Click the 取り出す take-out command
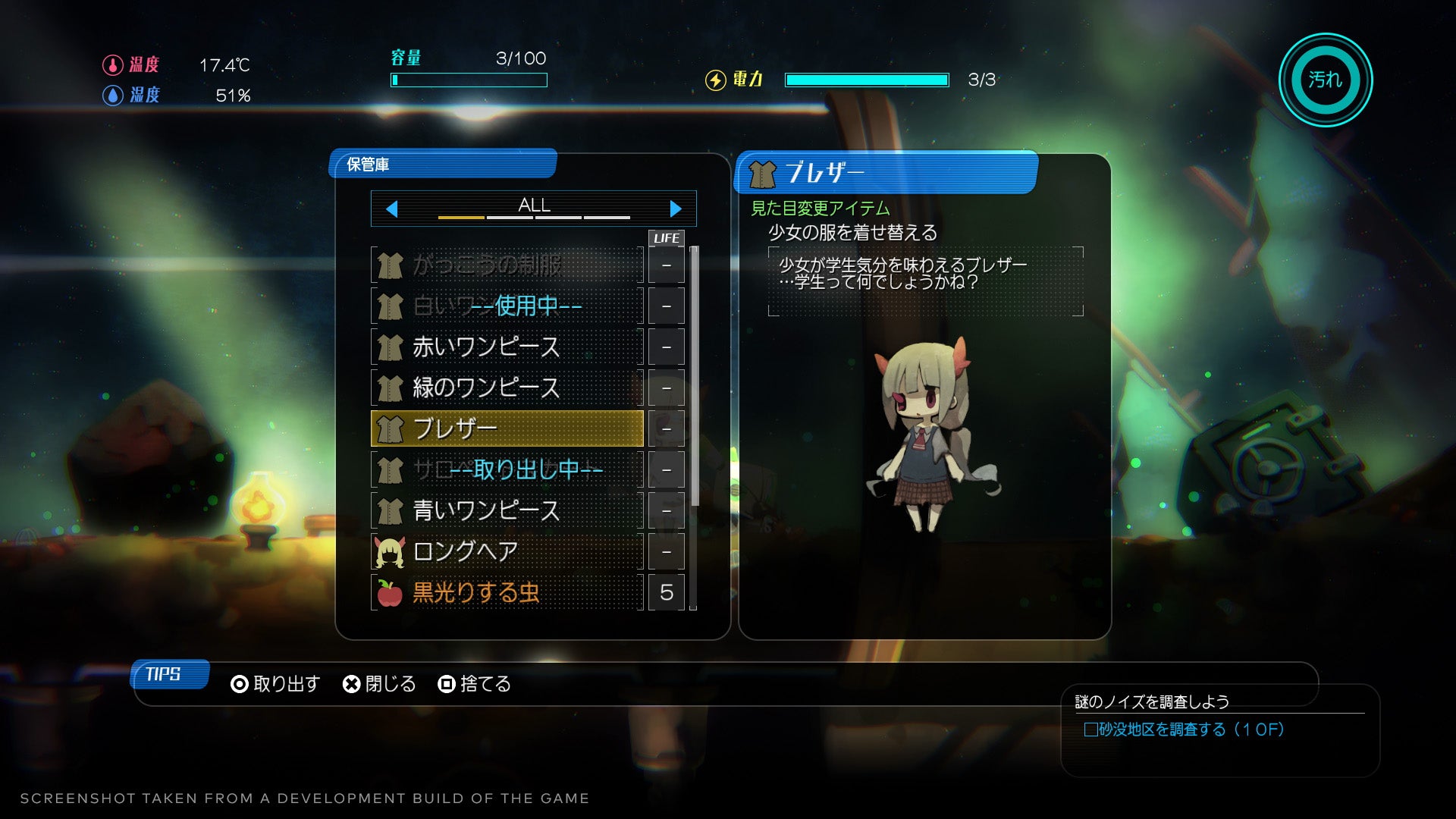 [x=275, y=684]
